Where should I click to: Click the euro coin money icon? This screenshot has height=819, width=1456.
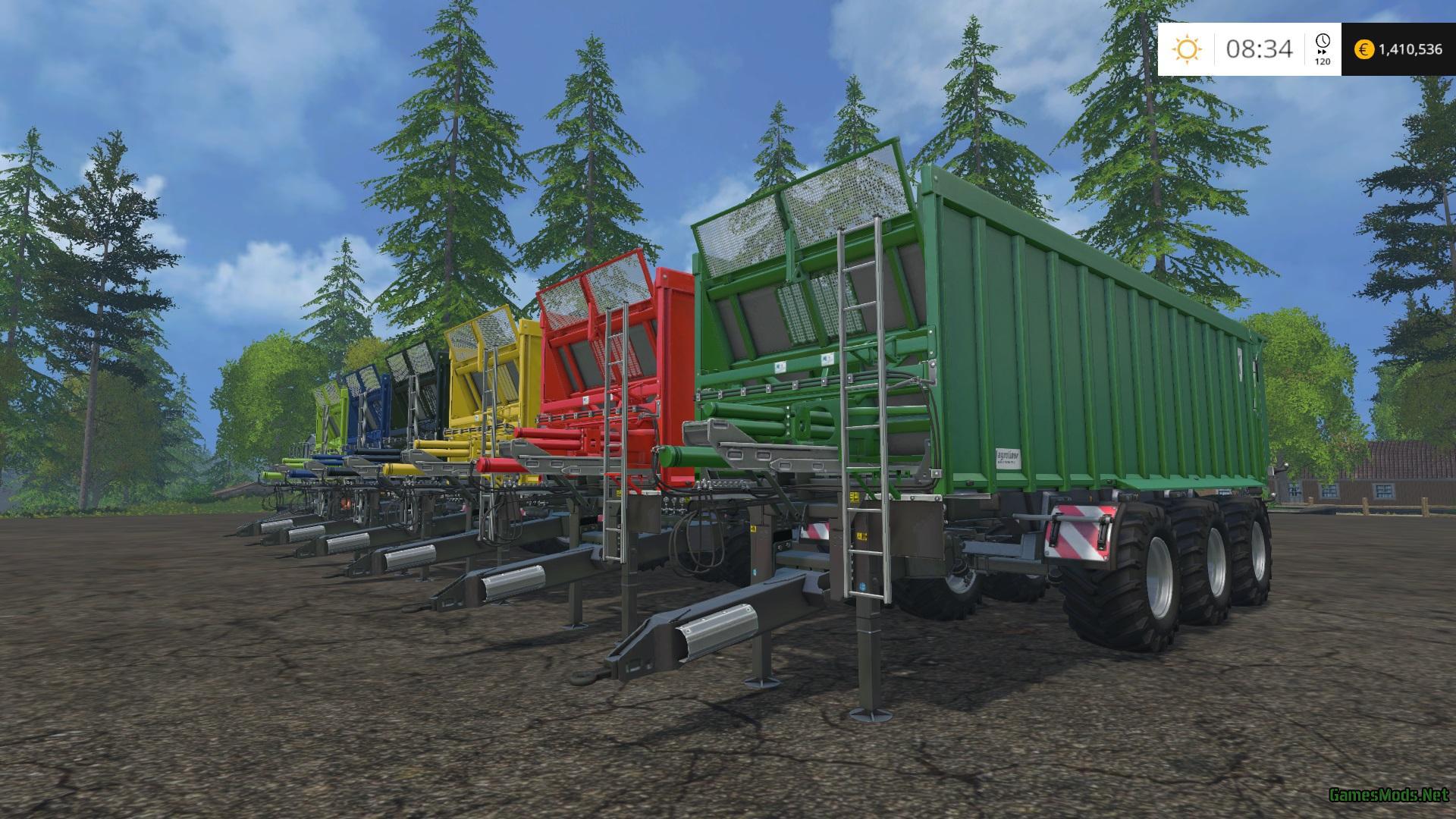click(x=1364, y=49)
